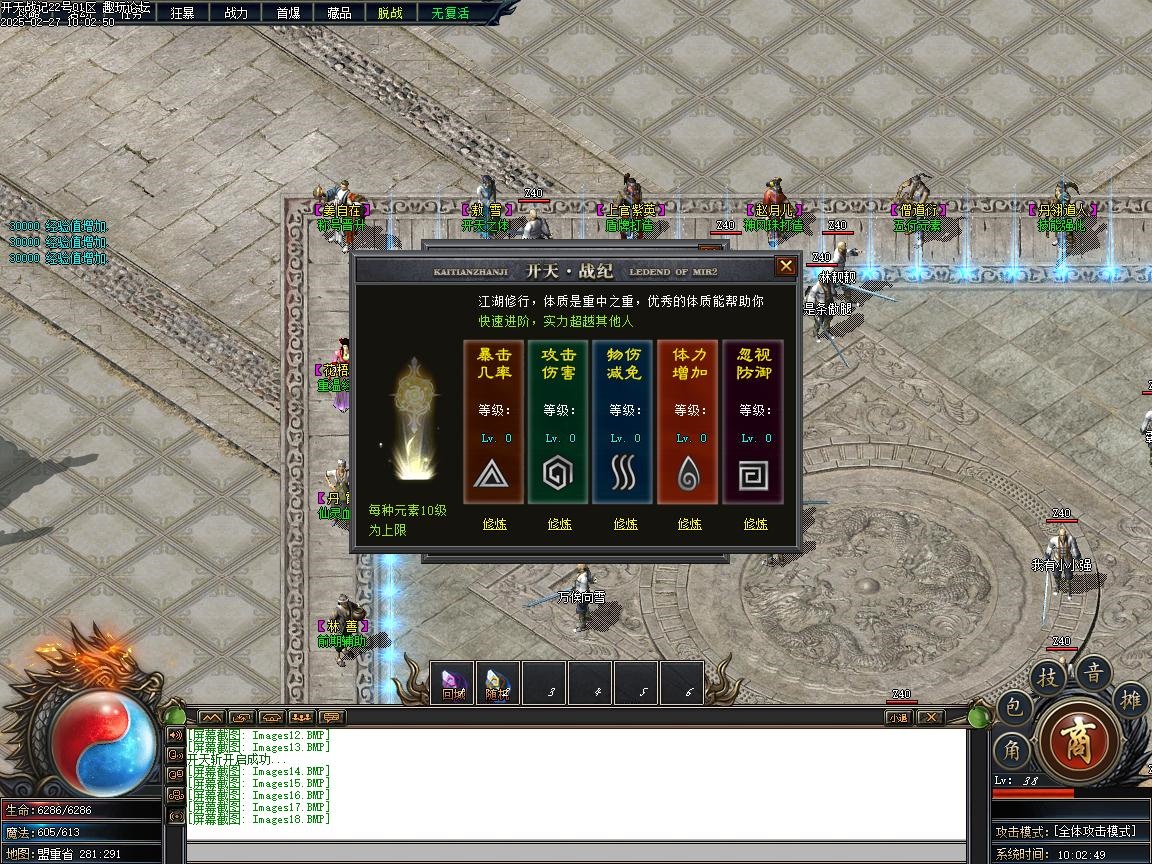
Task: Close the 开天·战纪 cultivation window
Action: pyautogui.click(x=786, y=266)
